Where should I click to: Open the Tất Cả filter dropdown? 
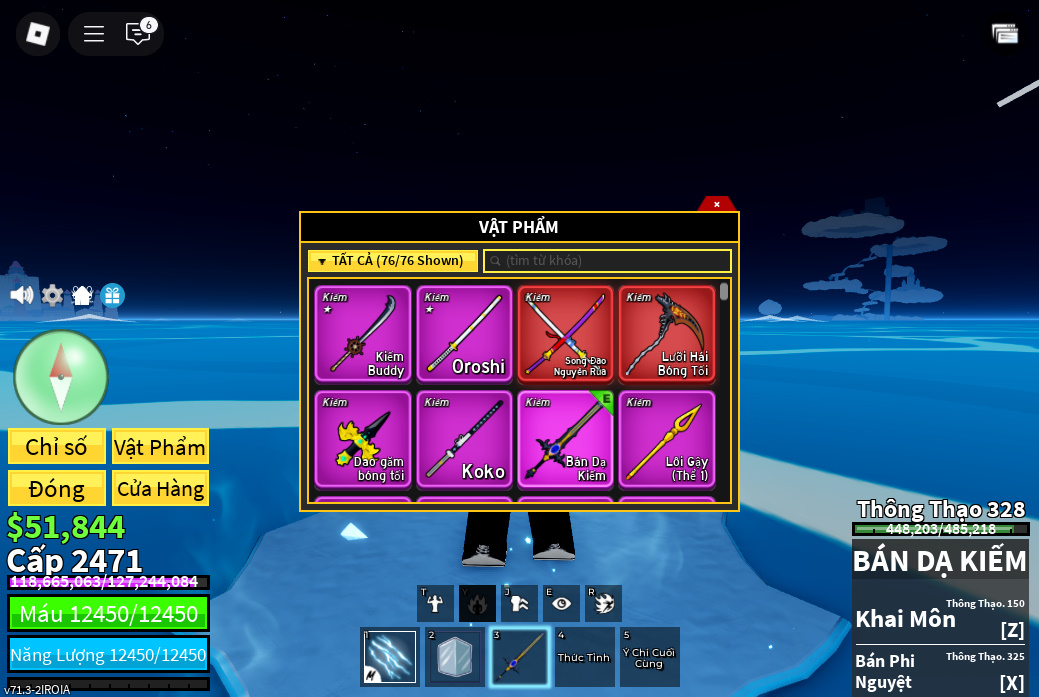click(x=392, y=261)
